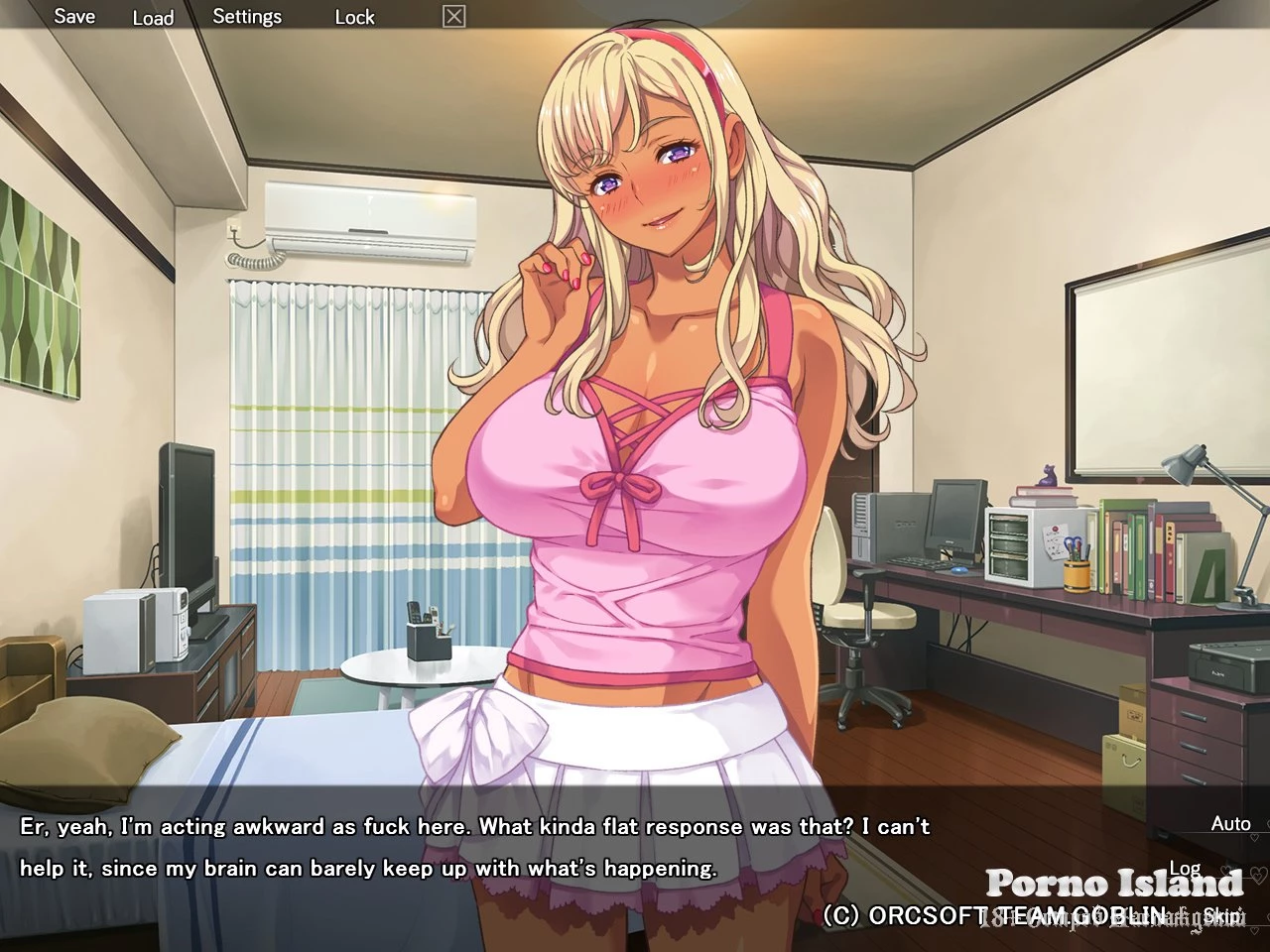Open the dialogue Log
This screenshot has height=952, width=1270.
pos(1185,869)
